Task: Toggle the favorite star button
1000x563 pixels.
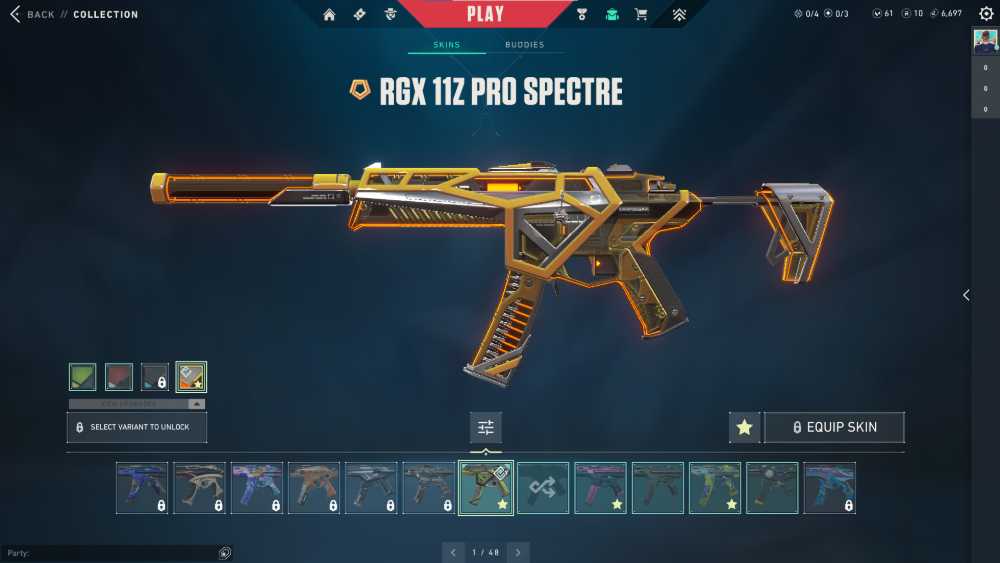Action: coord(744,427)
